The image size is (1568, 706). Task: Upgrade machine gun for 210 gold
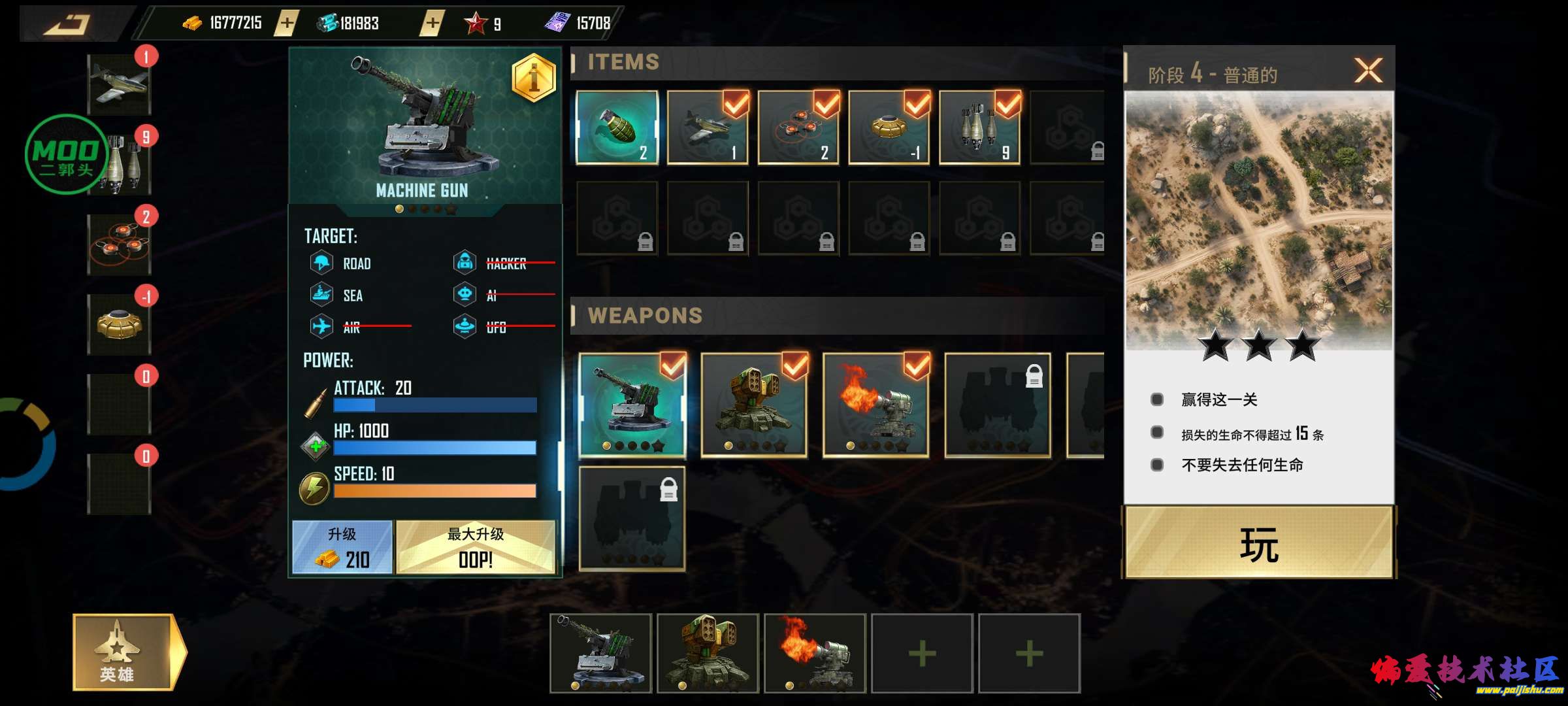tap(342, 548)
